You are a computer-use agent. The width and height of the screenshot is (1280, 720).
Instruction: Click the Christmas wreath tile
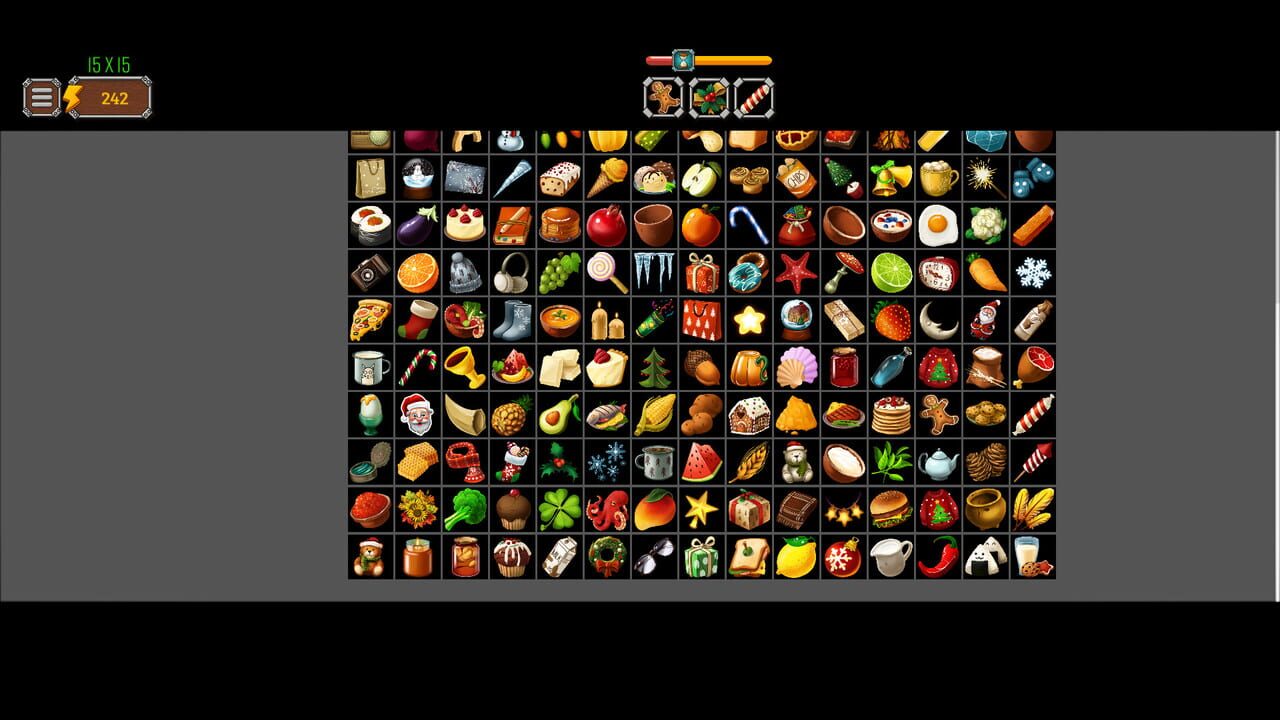(x=608, y=558)
